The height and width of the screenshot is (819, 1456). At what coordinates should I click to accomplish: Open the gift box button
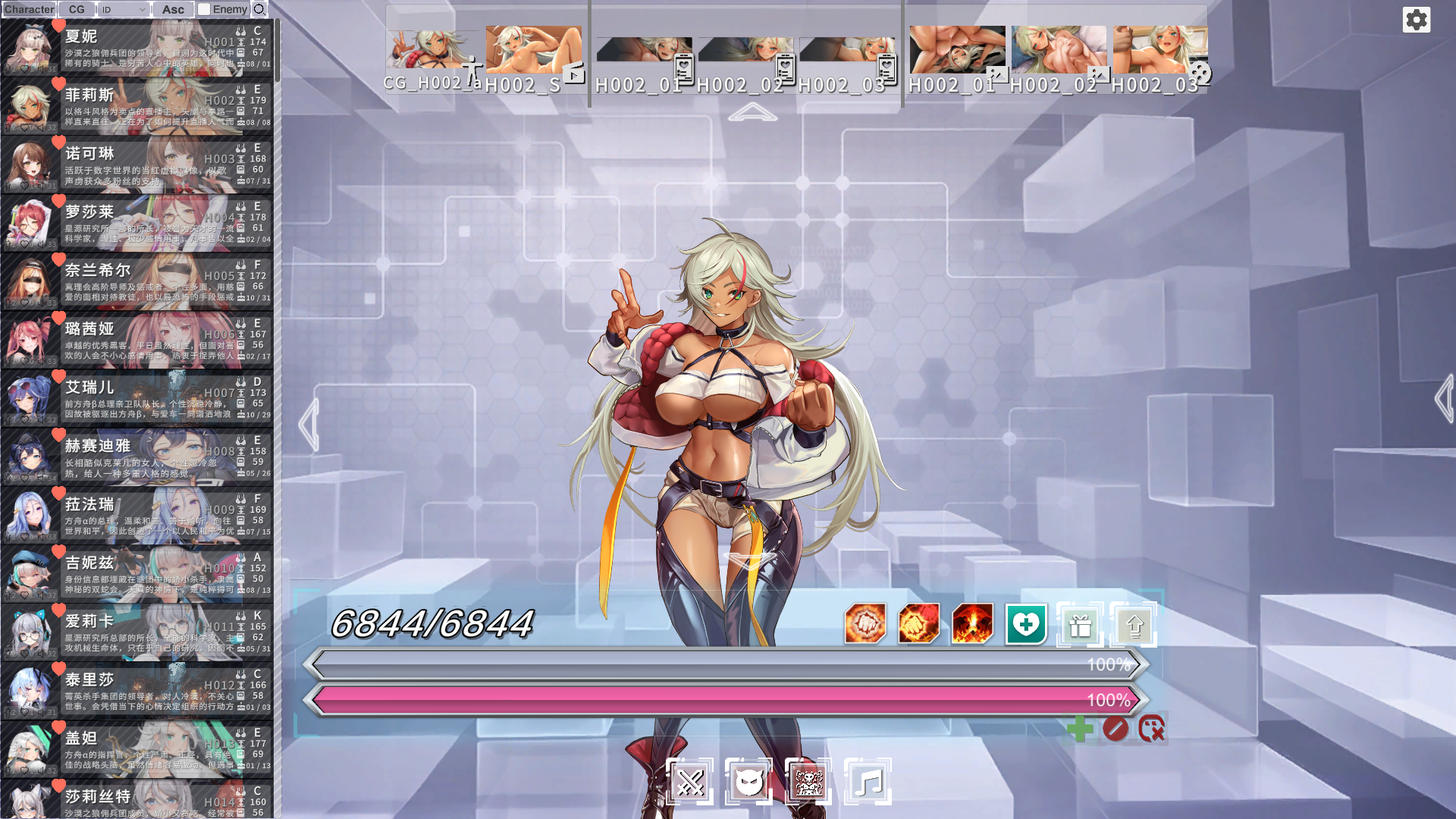1080,625
